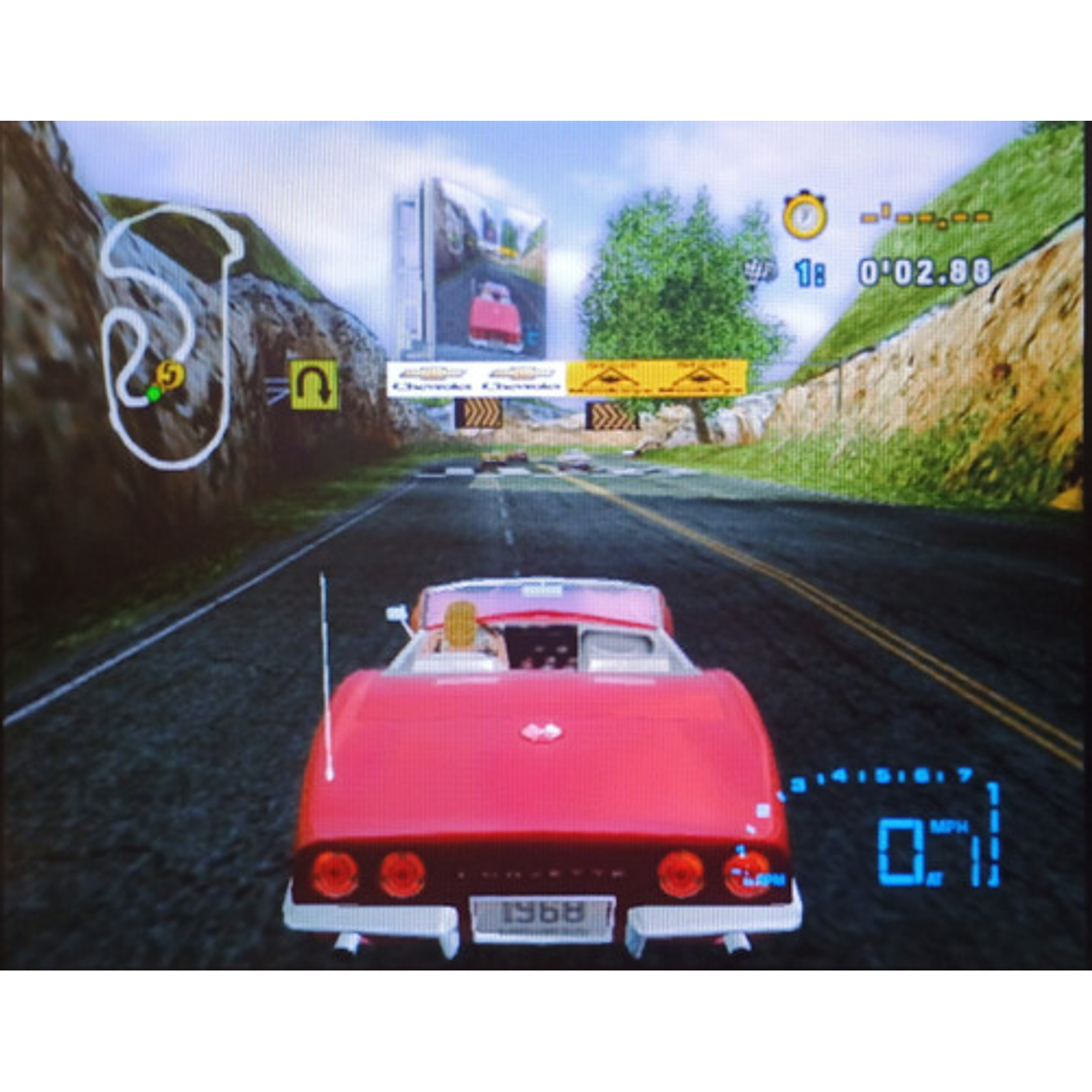Expand the current lap time display

tap(923, 270)
